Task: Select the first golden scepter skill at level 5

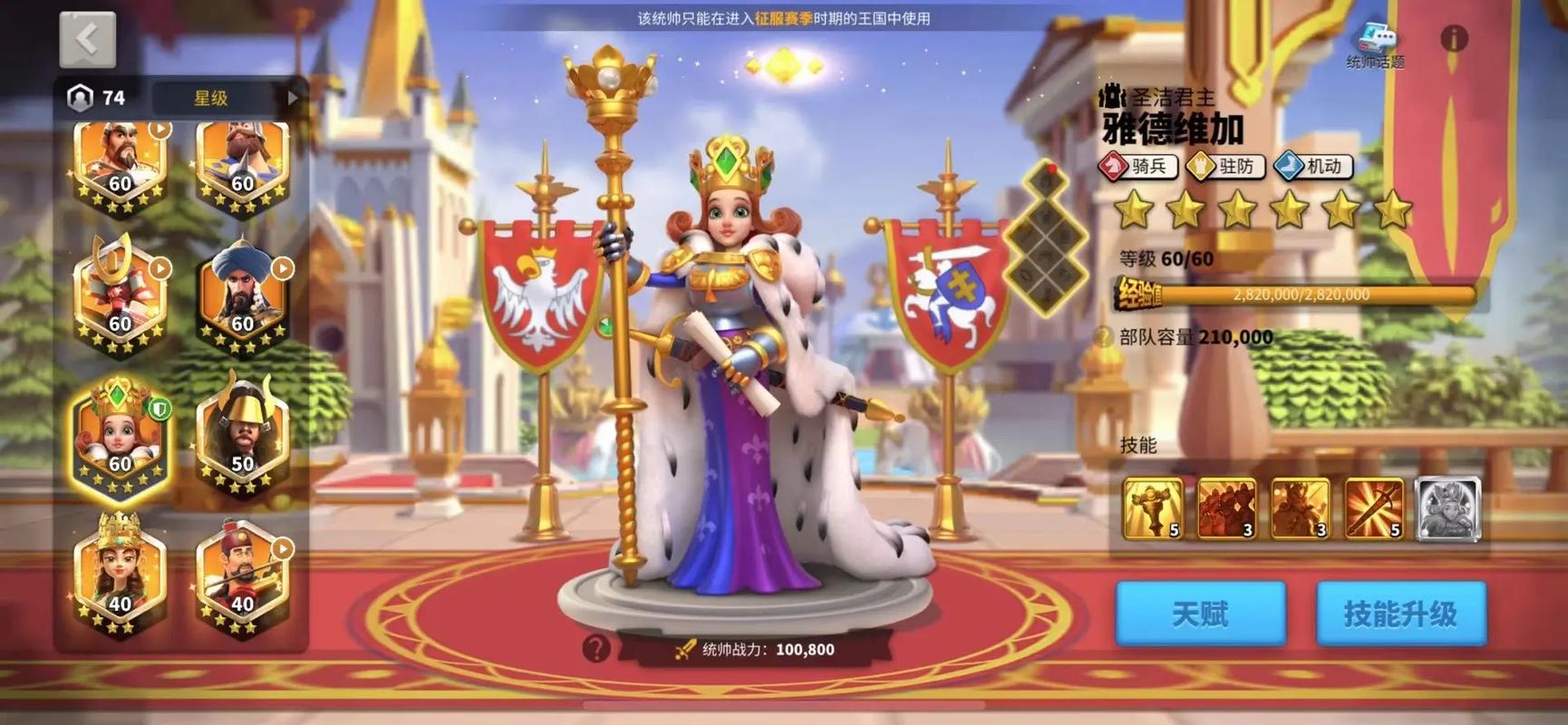Action: pos(1153,506)
